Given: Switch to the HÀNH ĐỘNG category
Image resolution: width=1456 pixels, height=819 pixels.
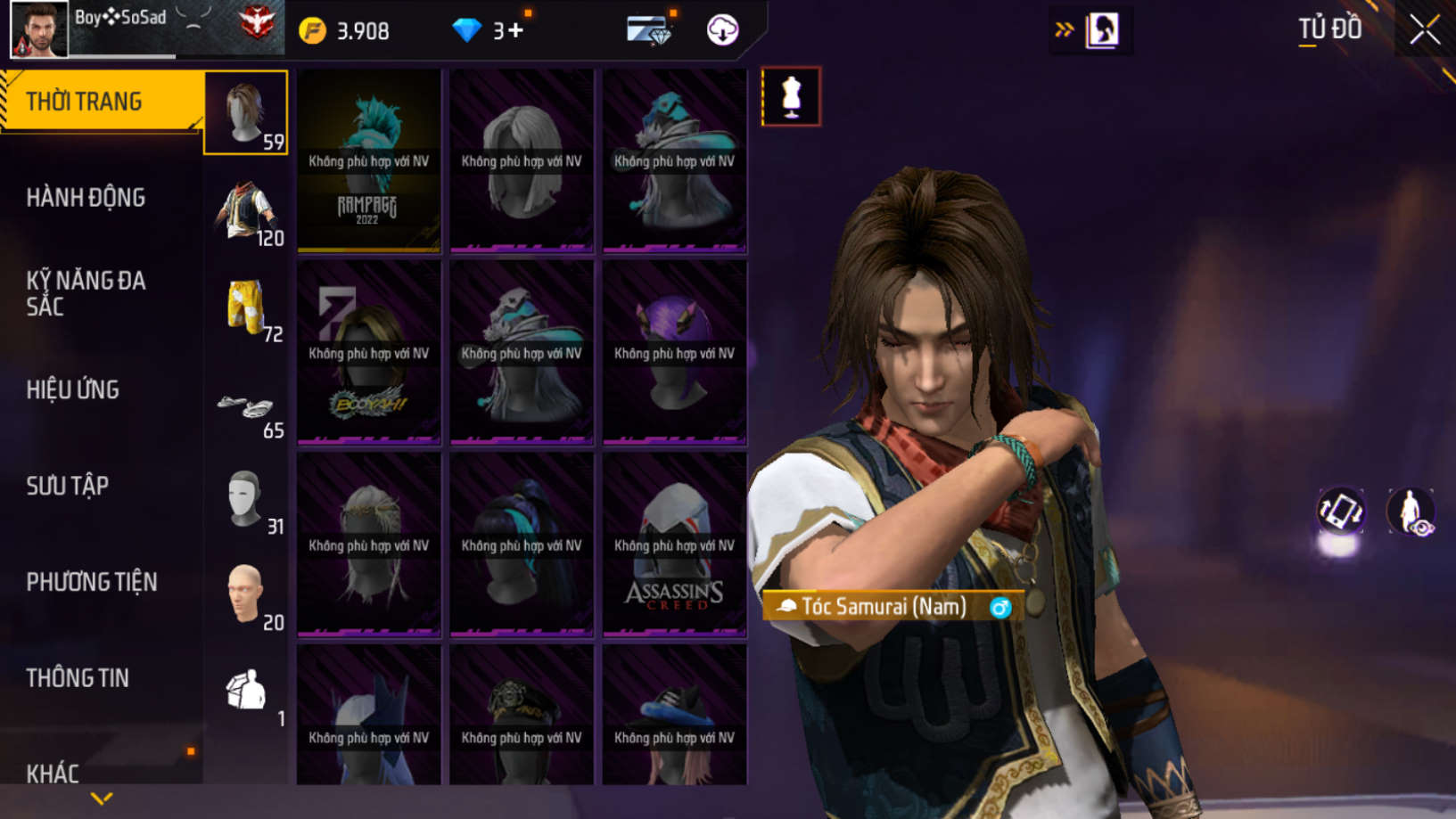Looking at the screenshot, I should [x=86, y=198].
